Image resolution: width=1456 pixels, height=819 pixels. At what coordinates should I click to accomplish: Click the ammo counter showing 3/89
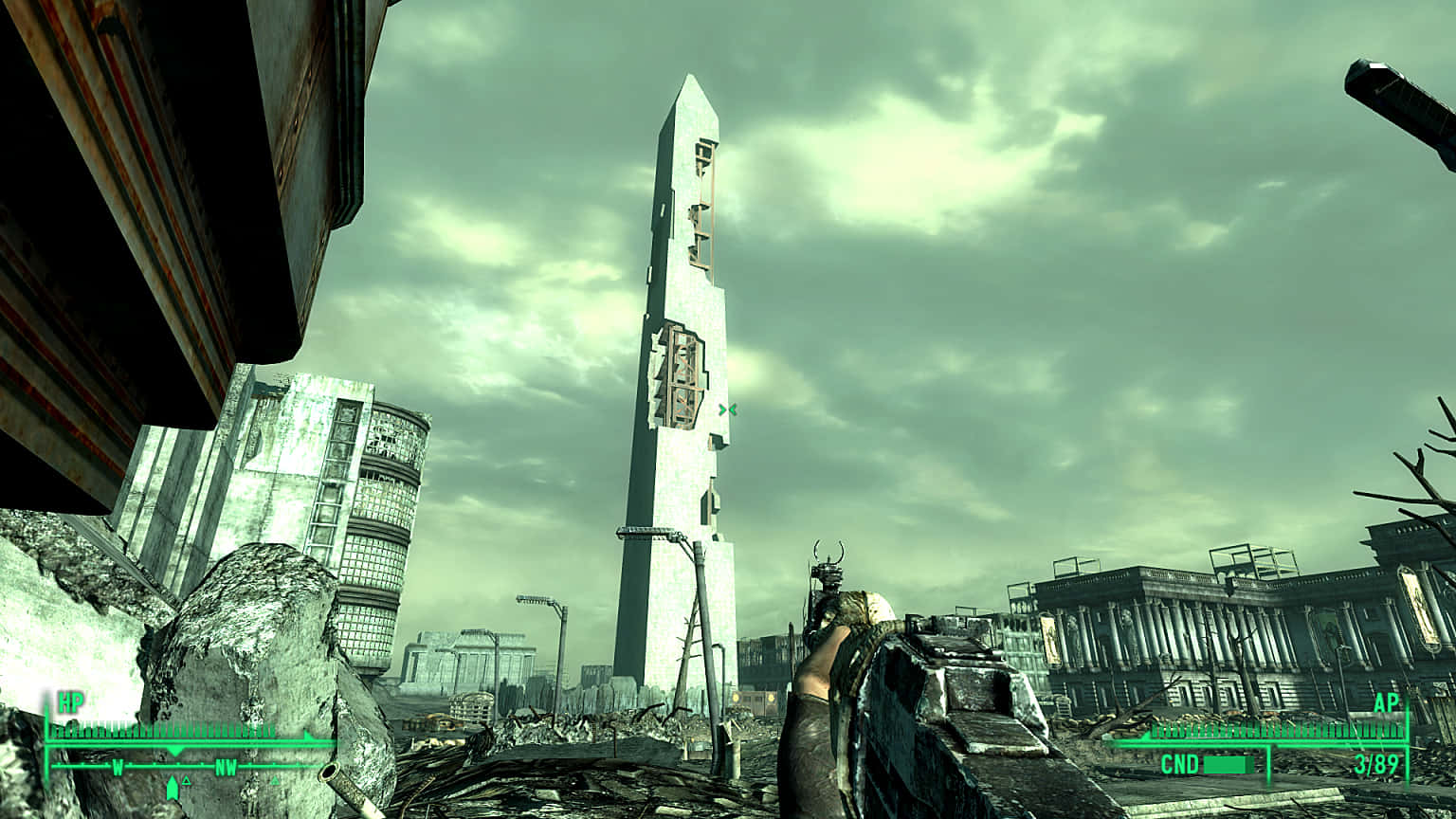coord(1375,763)
